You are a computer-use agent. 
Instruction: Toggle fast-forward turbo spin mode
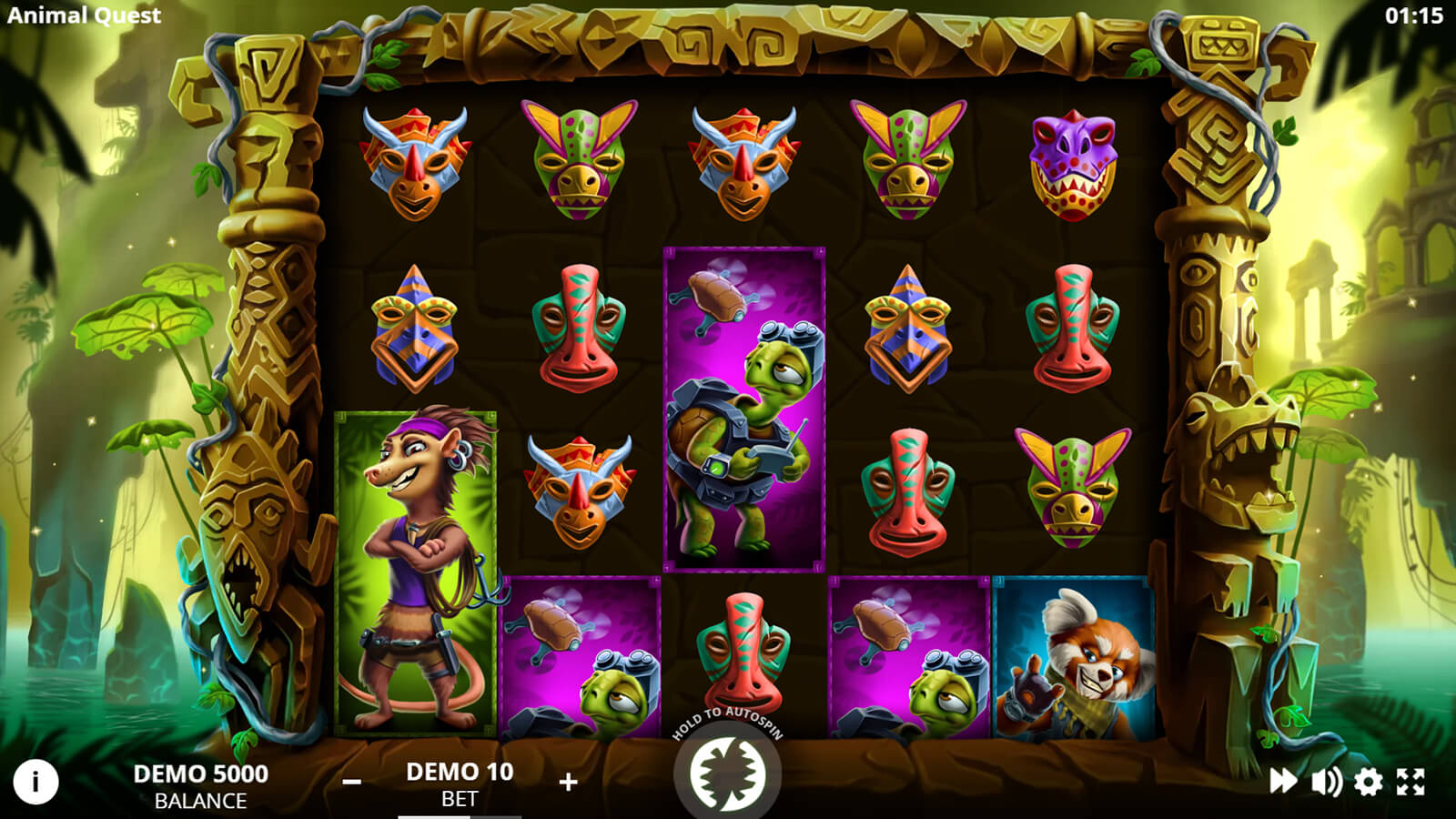tap(1283, 781)
